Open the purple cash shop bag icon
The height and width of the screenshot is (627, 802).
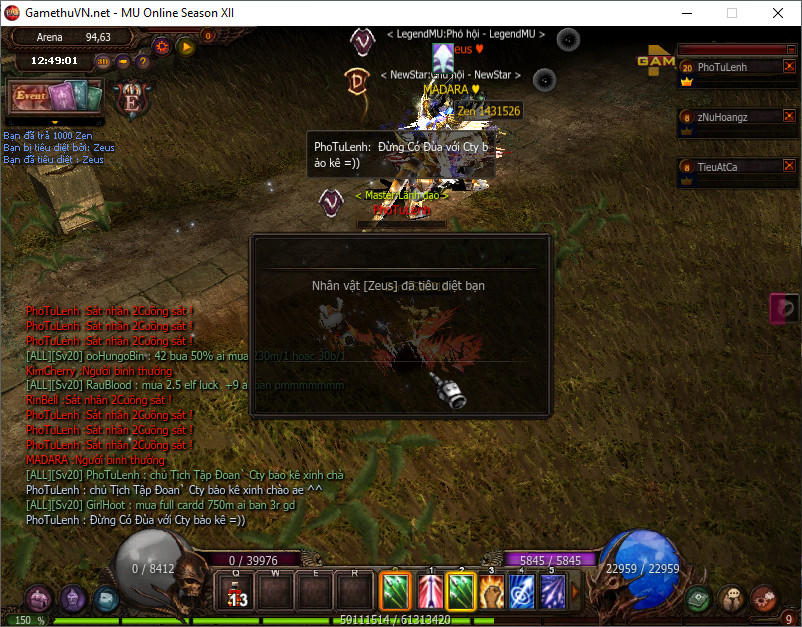pos(40,599)
